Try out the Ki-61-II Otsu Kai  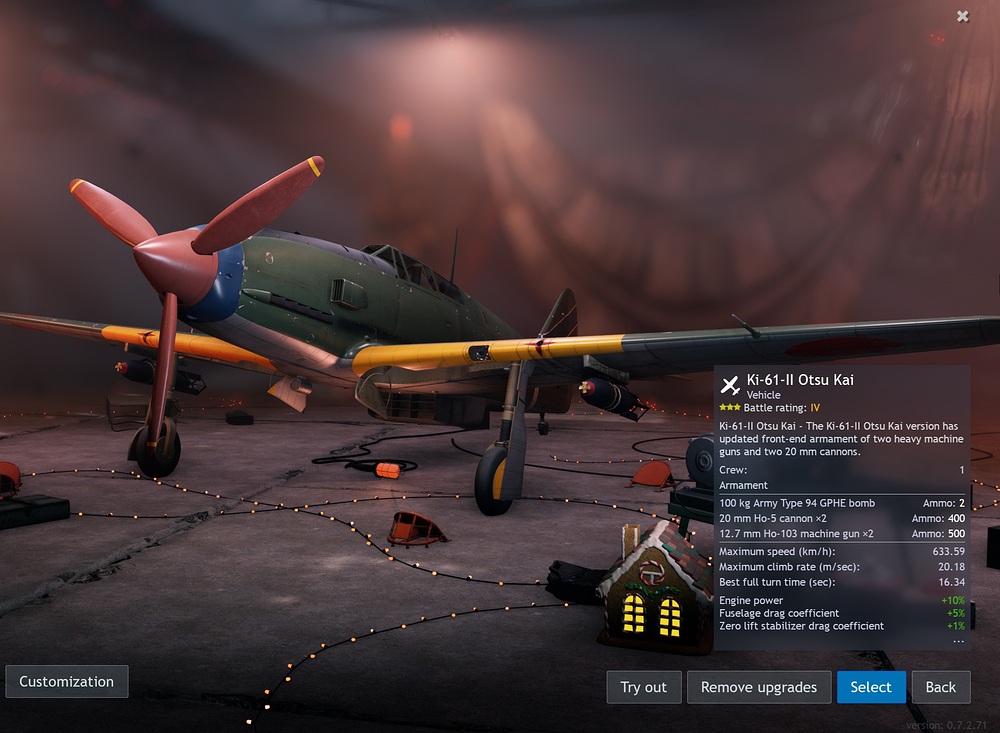click(x=643, y=687)
